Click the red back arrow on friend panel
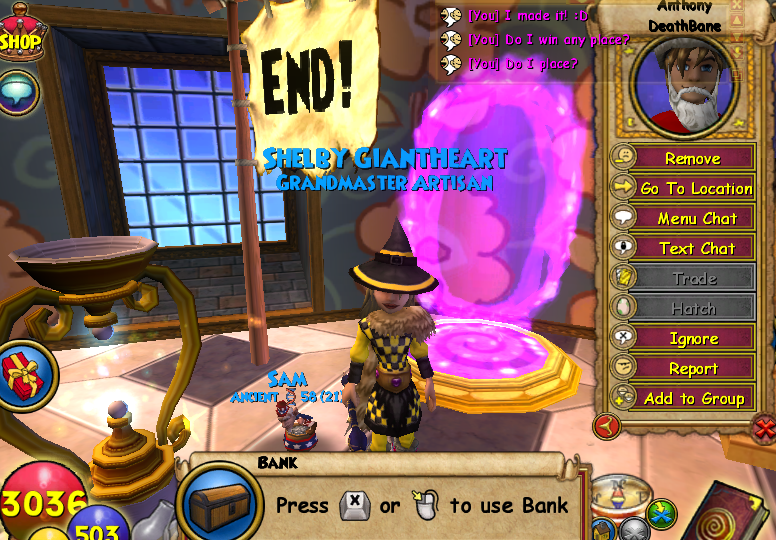This screenshot has height=540, width=776. pos(607,427)
